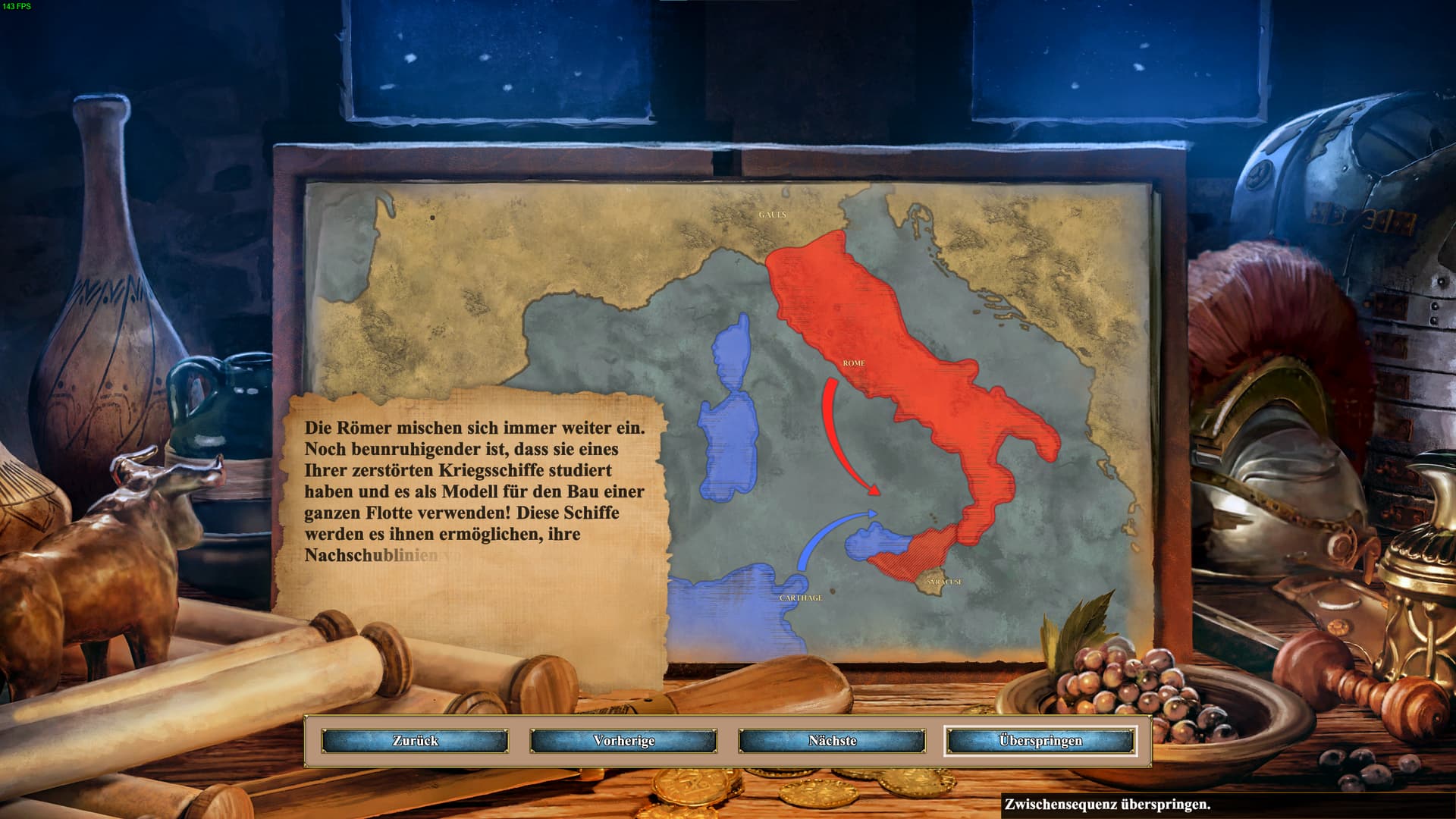Viewport: 1456px width, 819px height.
Task: Advance to the next slide with Nächste
Action: [x=832, y=741]
